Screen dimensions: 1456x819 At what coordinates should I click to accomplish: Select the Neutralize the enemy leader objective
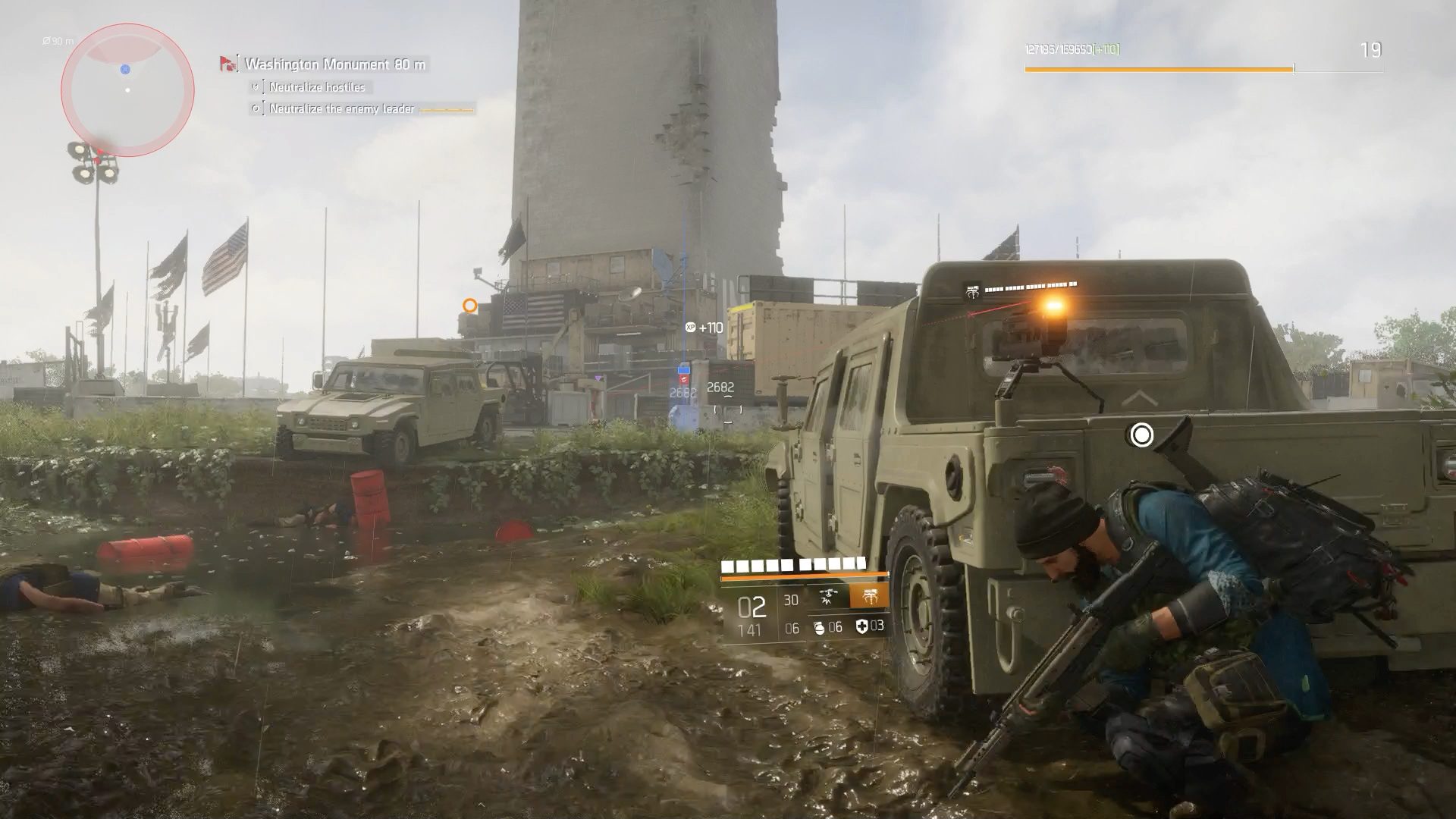[341, 109]
